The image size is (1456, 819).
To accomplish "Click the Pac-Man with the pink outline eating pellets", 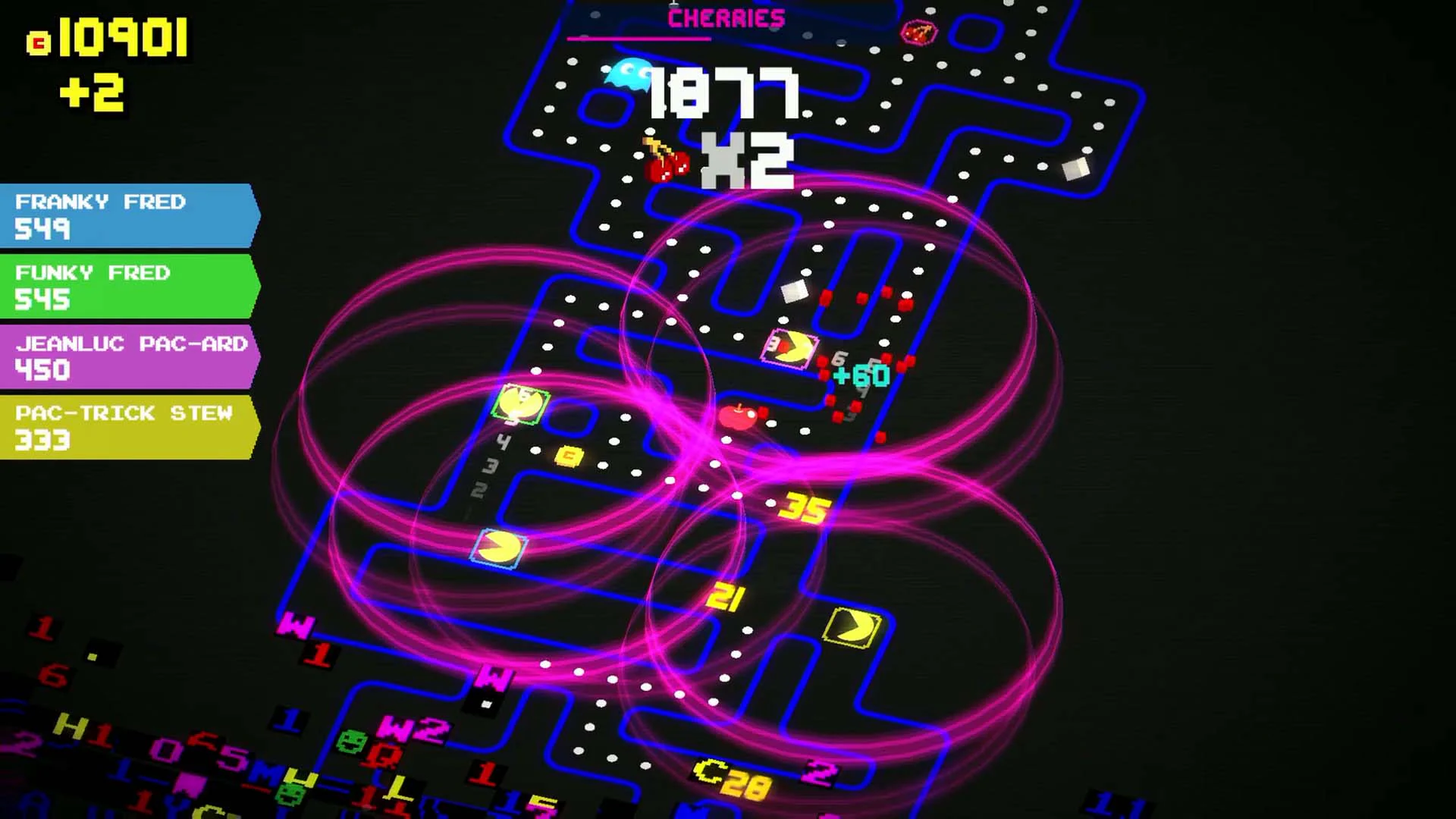I will 792,347.
